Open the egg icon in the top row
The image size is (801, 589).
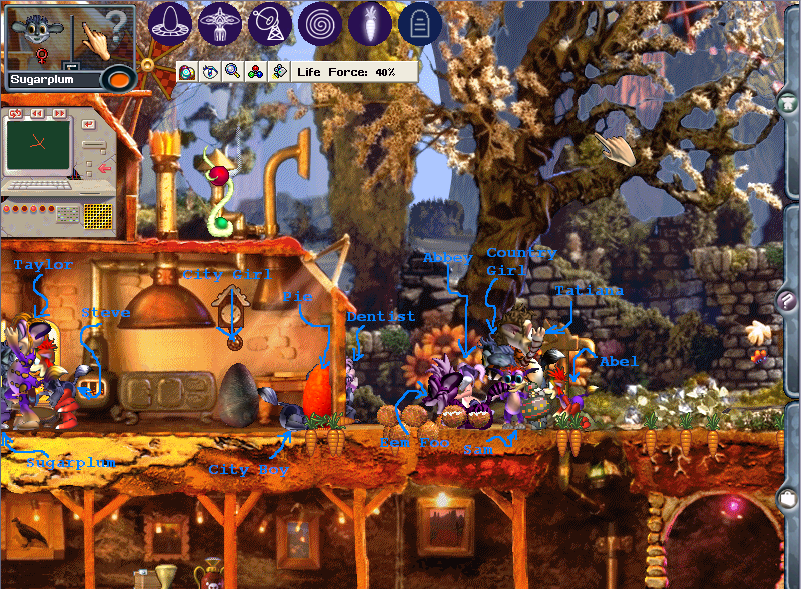pyautogui.click(x=170, y=23)
